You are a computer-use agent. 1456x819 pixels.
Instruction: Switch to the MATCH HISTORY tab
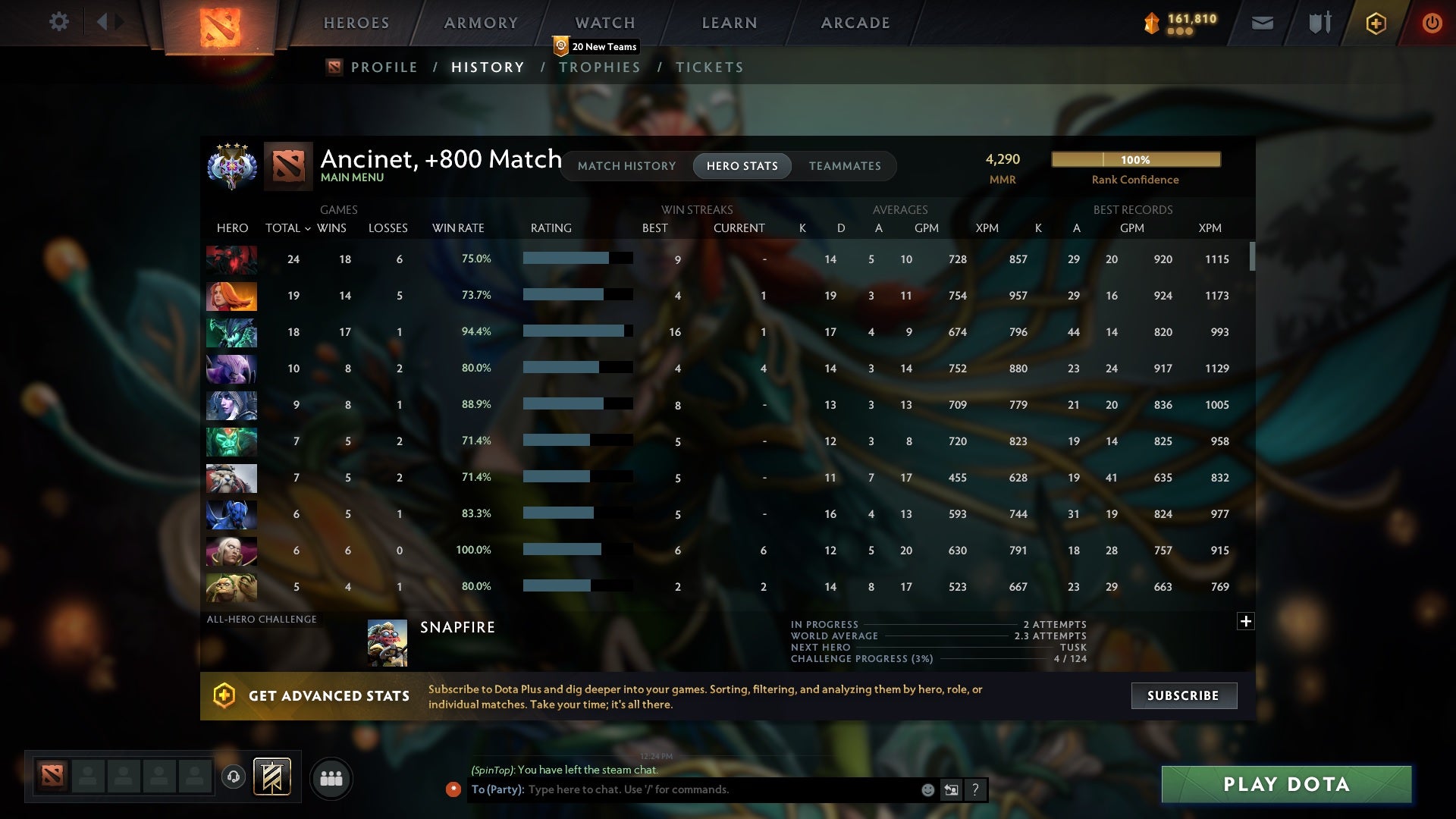626,166
